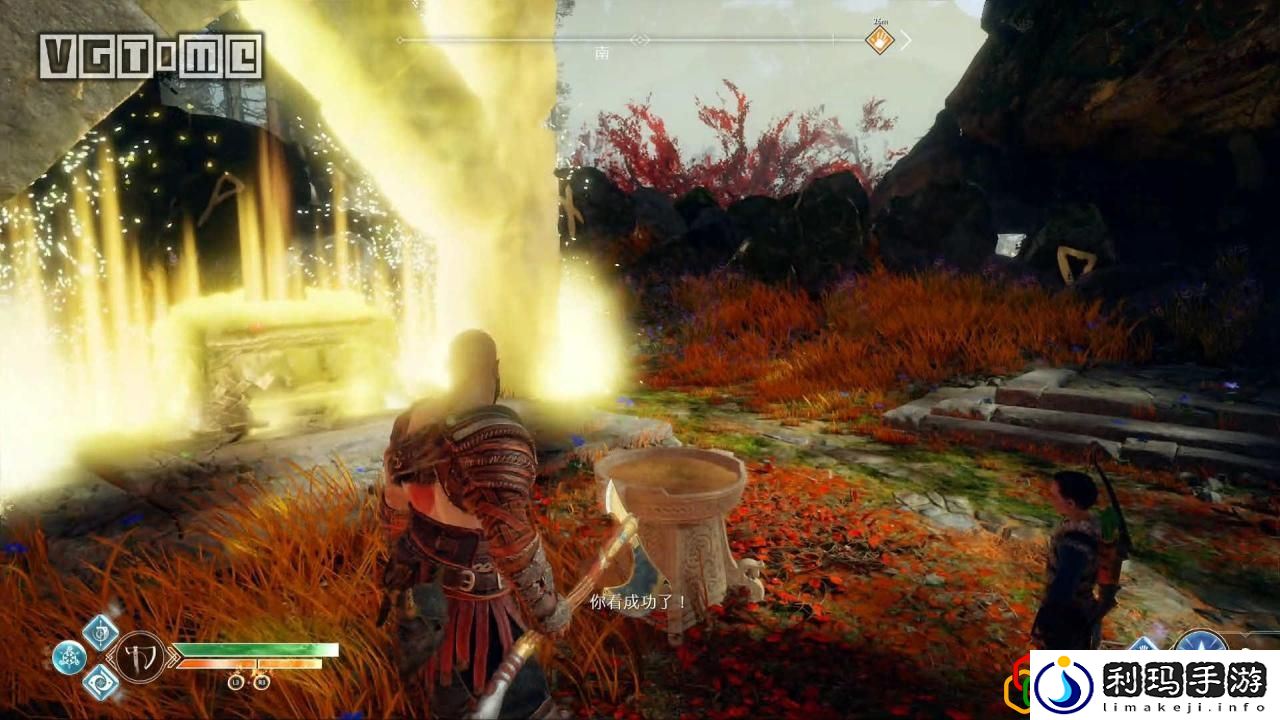Select the Leviathan Axe weapon icon

click(x=139, y=657)
